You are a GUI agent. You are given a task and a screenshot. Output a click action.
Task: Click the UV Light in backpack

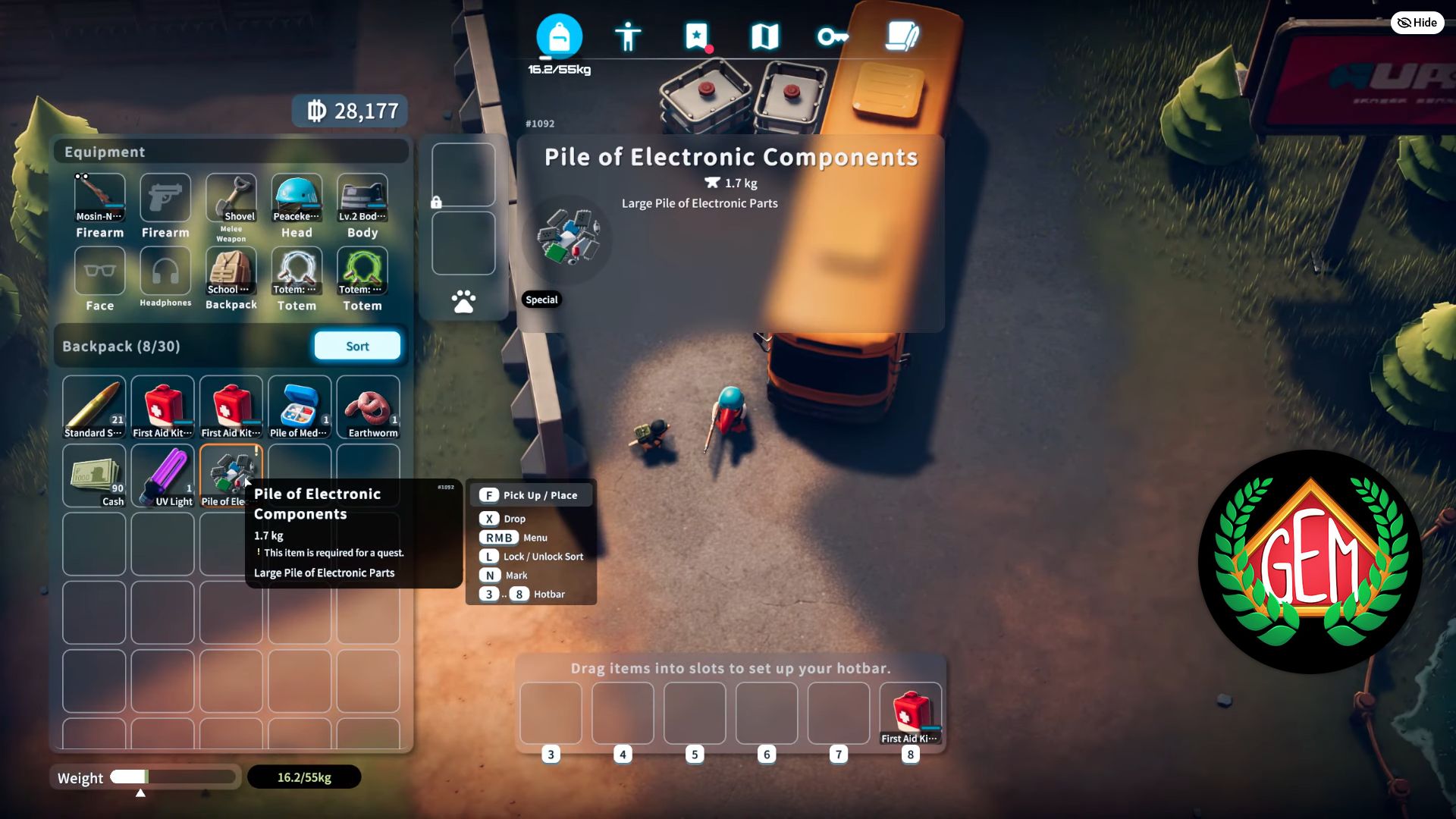coord(162,475)
